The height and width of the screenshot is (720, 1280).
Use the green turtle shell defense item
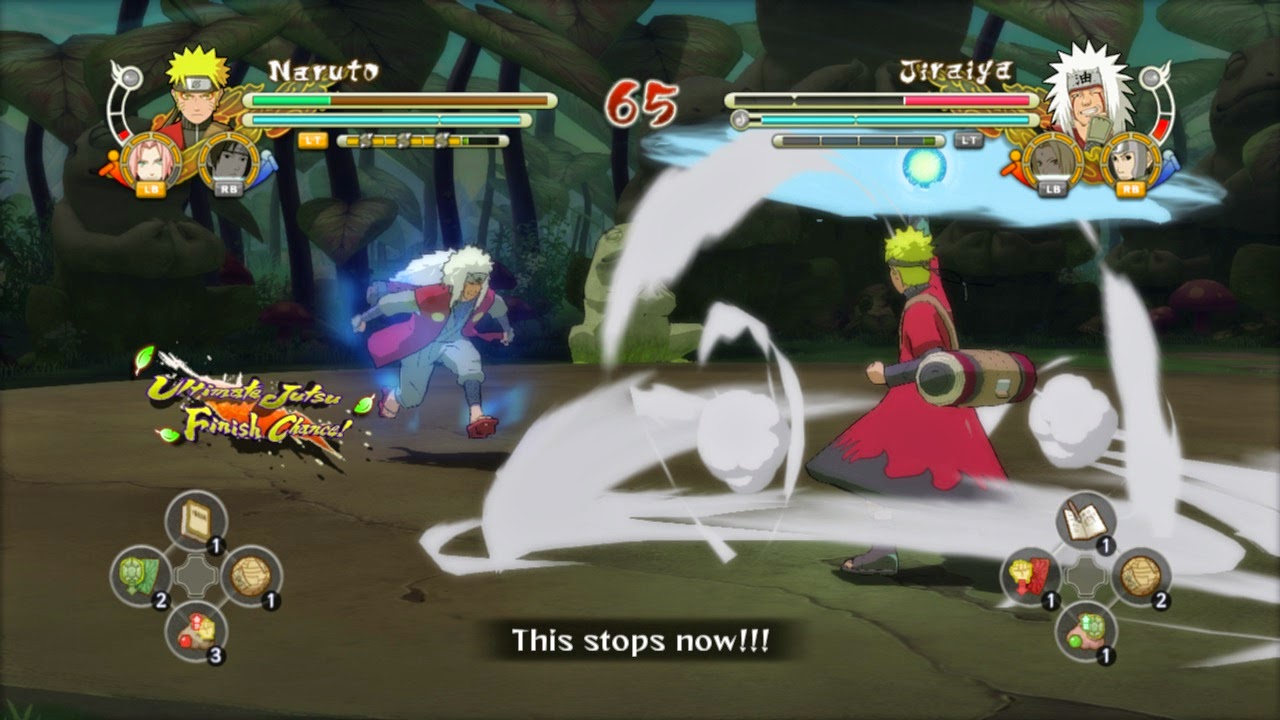pyautogui.click(x=141, y=575)
